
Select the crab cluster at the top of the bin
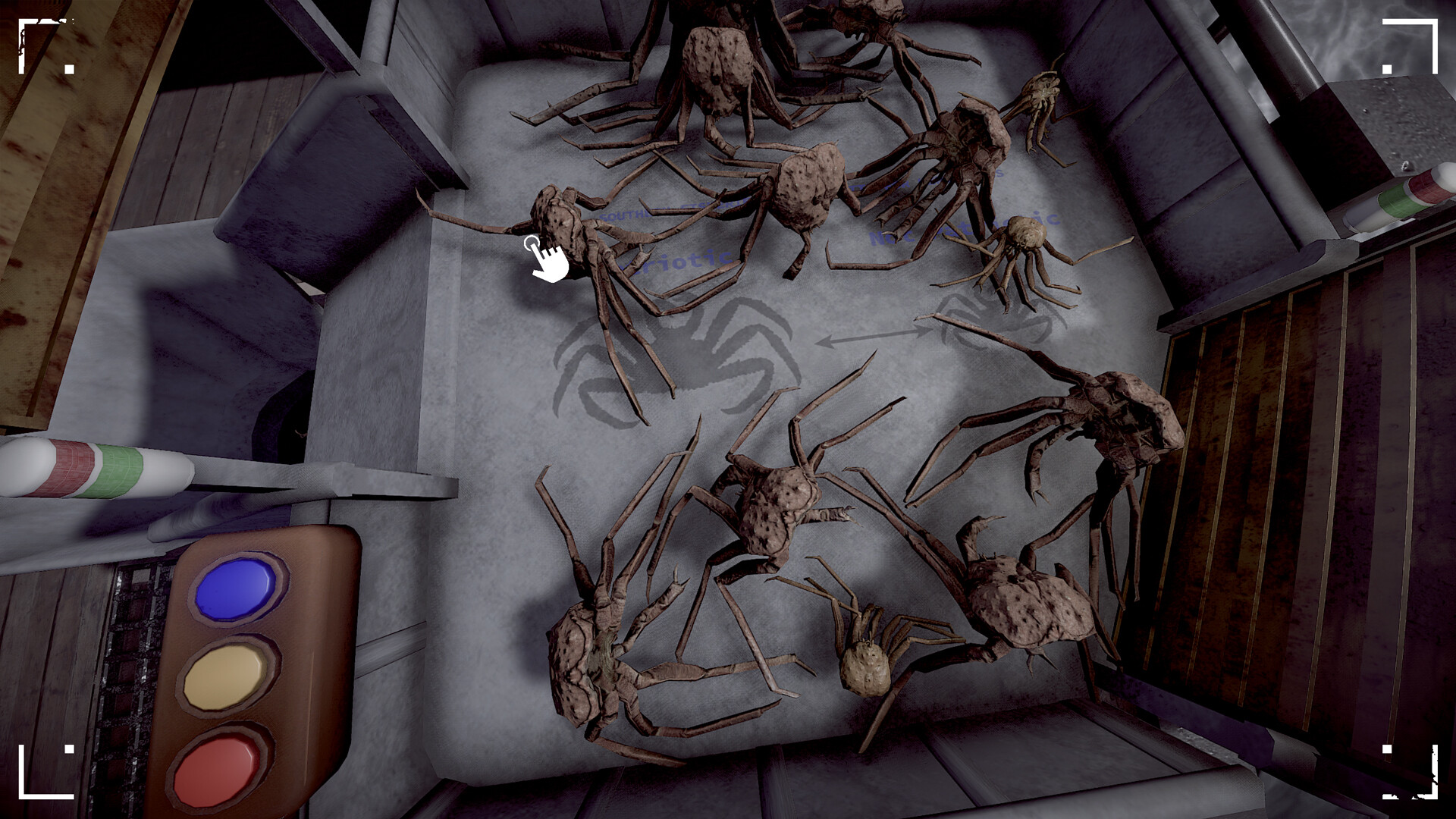click(720, 68)
